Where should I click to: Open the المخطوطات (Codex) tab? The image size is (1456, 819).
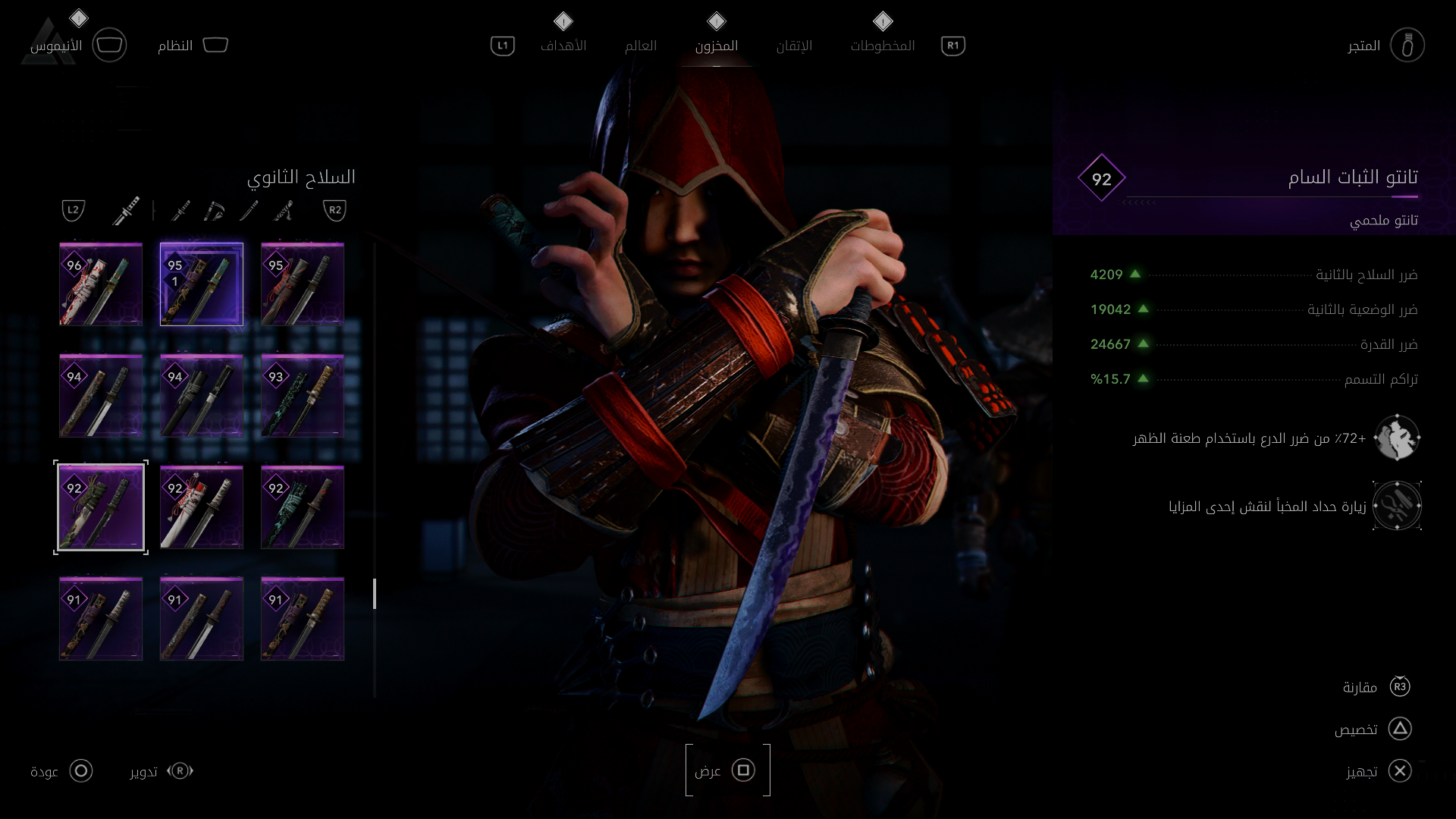click(882, 45)
